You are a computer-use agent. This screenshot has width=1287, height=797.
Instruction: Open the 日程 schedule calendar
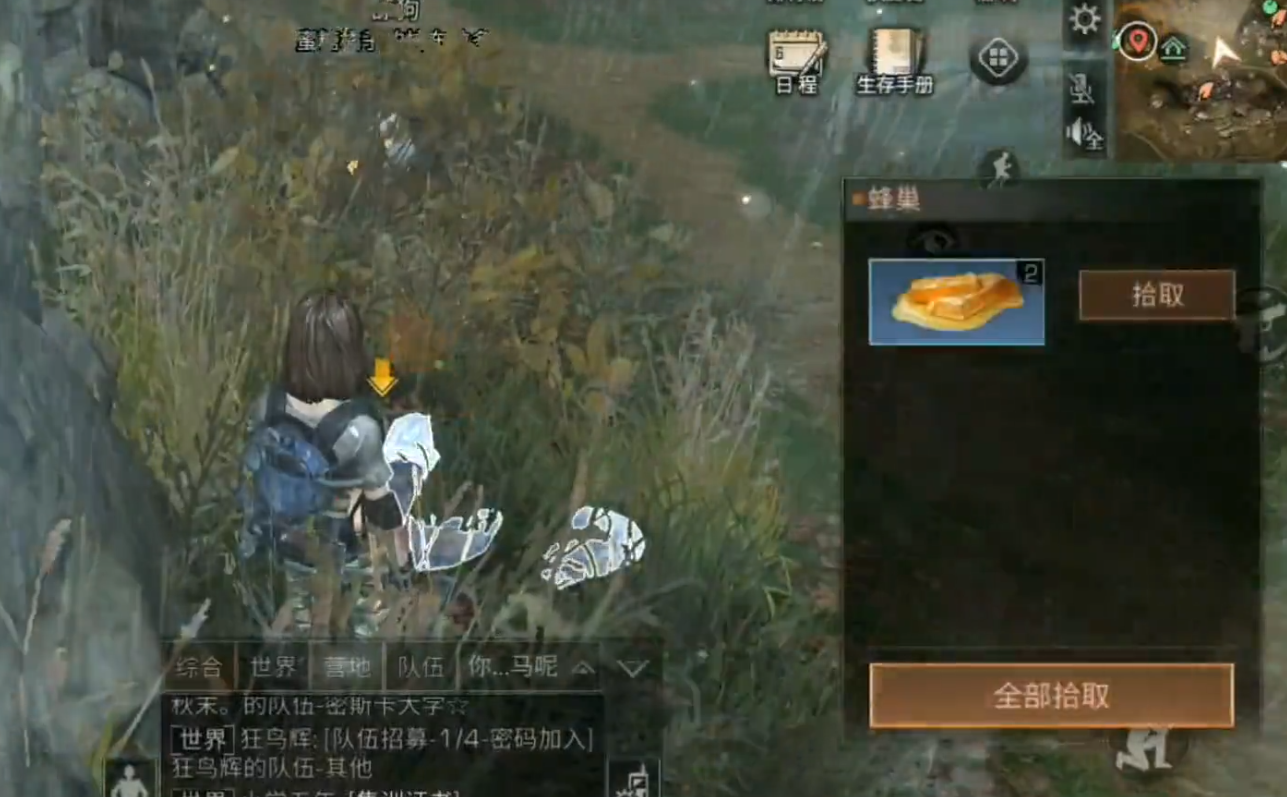click(x=797, y=60)
